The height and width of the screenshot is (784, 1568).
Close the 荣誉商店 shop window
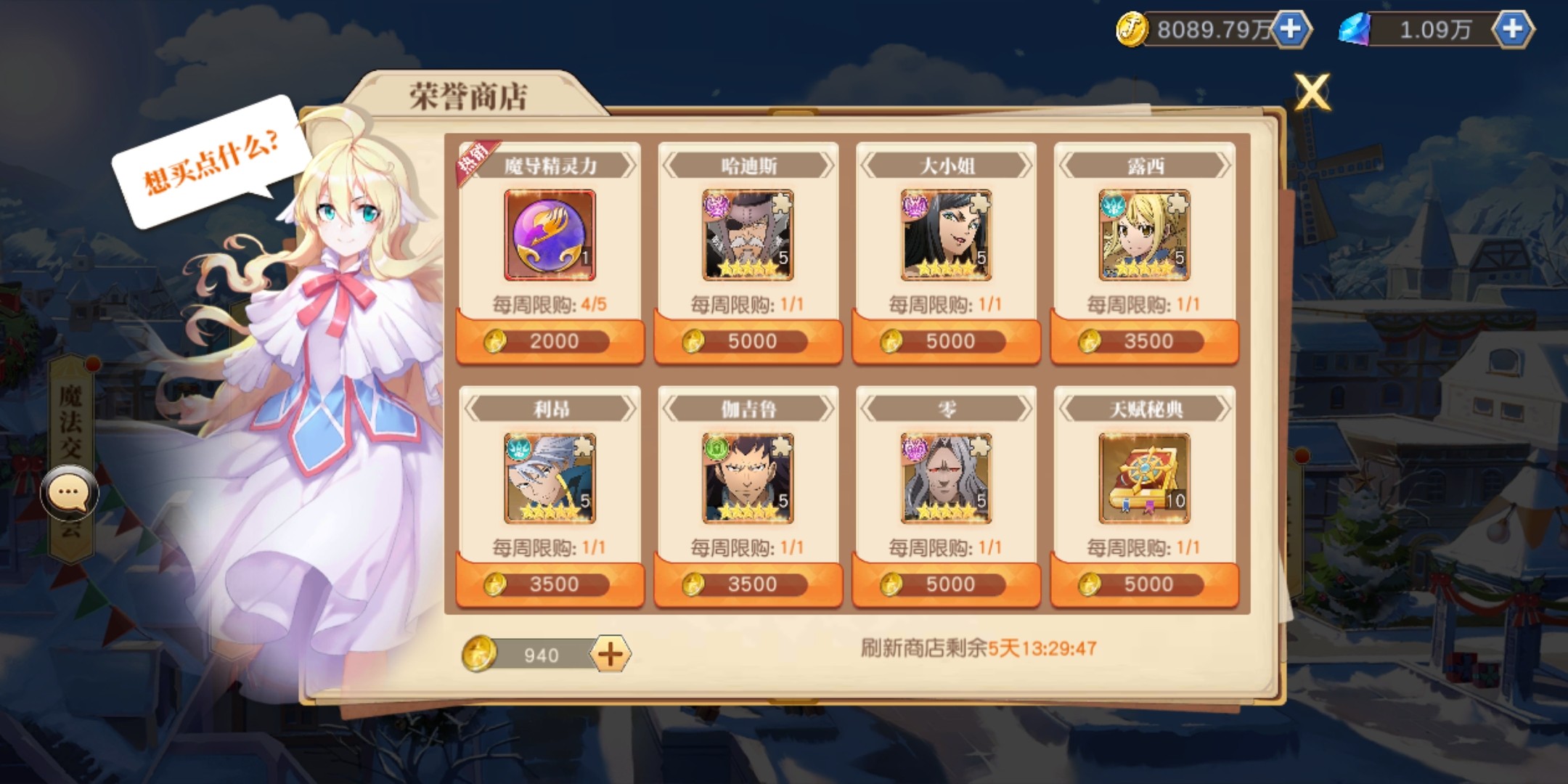1312,92
